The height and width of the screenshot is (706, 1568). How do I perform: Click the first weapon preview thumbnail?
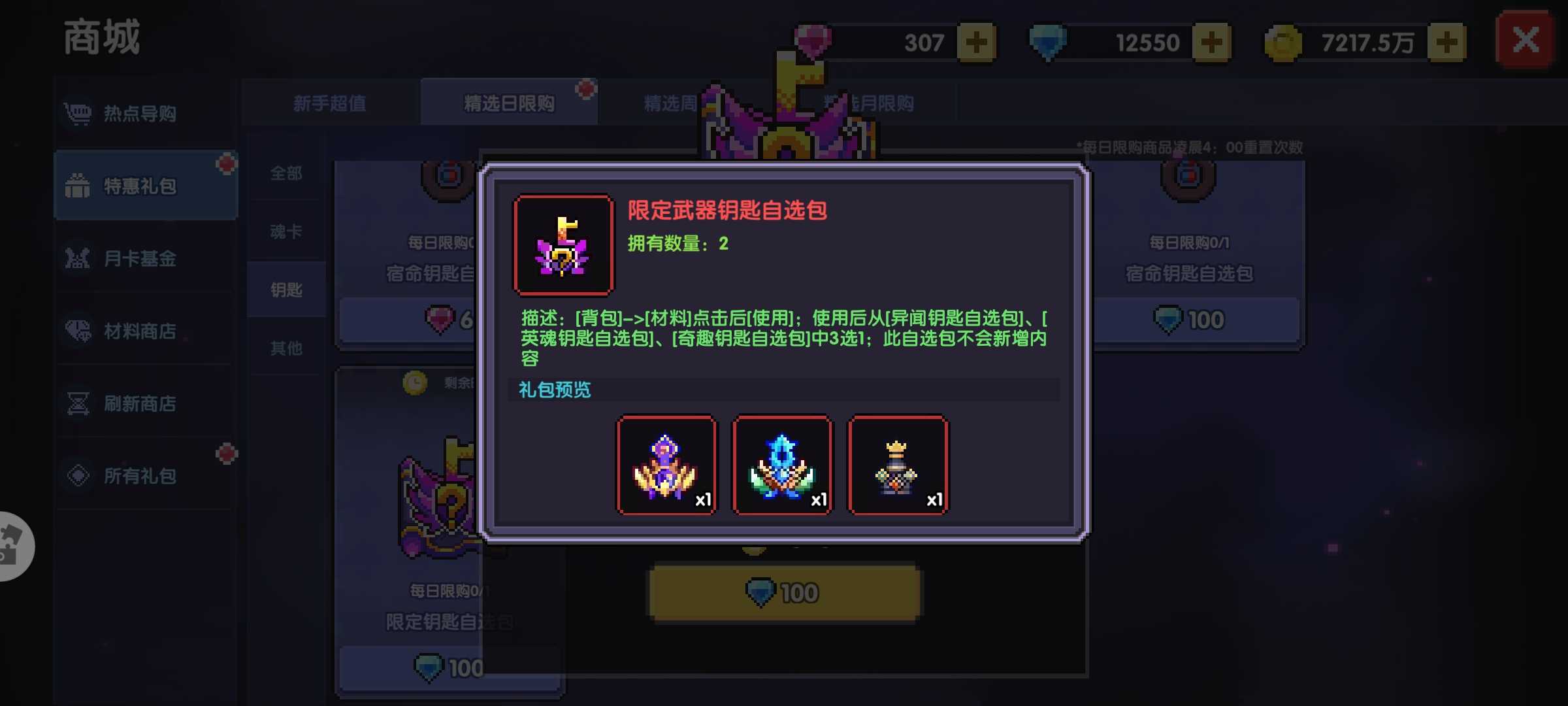click(666, 464)
